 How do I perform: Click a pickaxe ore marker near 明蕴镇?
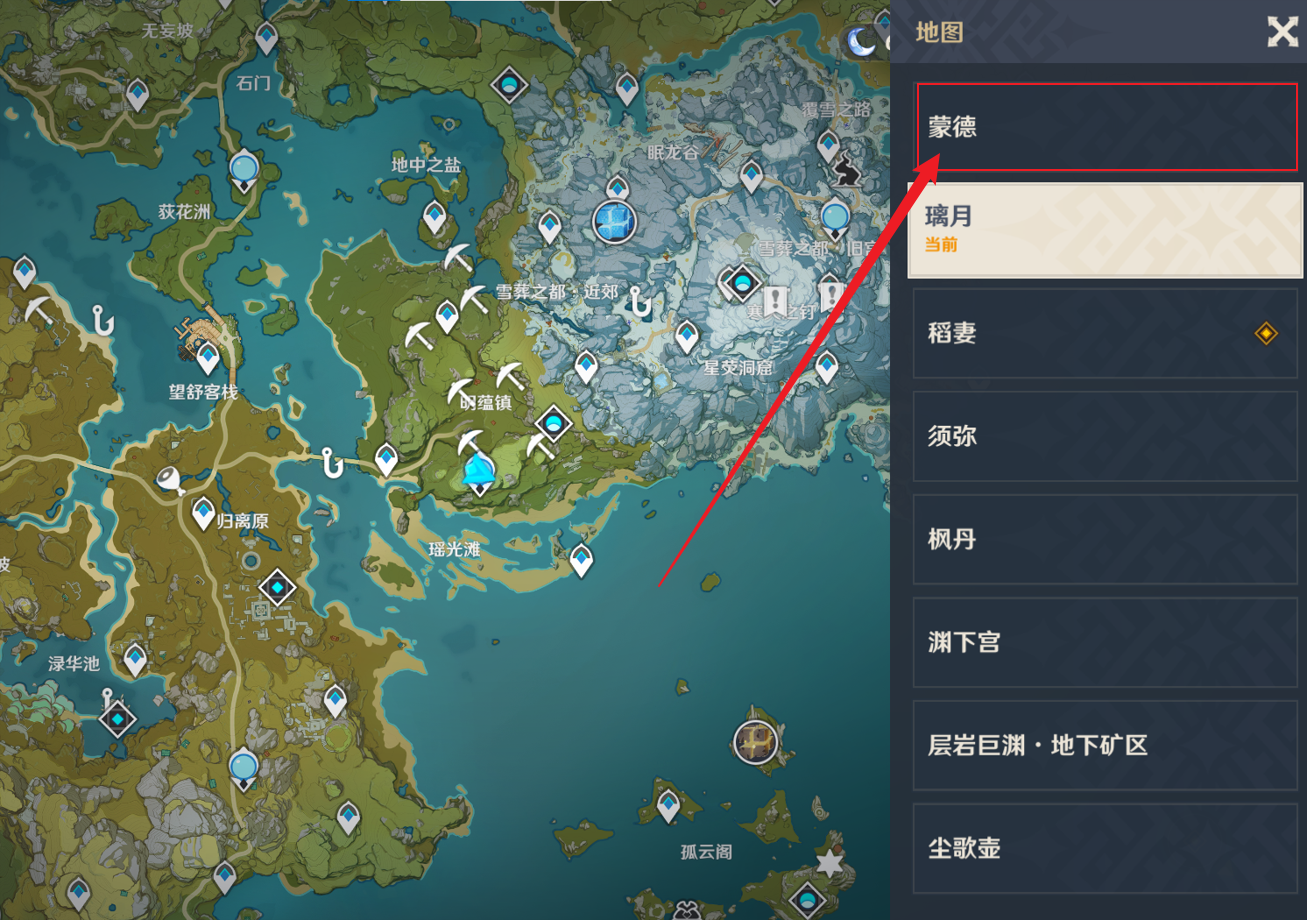[459, 390]
